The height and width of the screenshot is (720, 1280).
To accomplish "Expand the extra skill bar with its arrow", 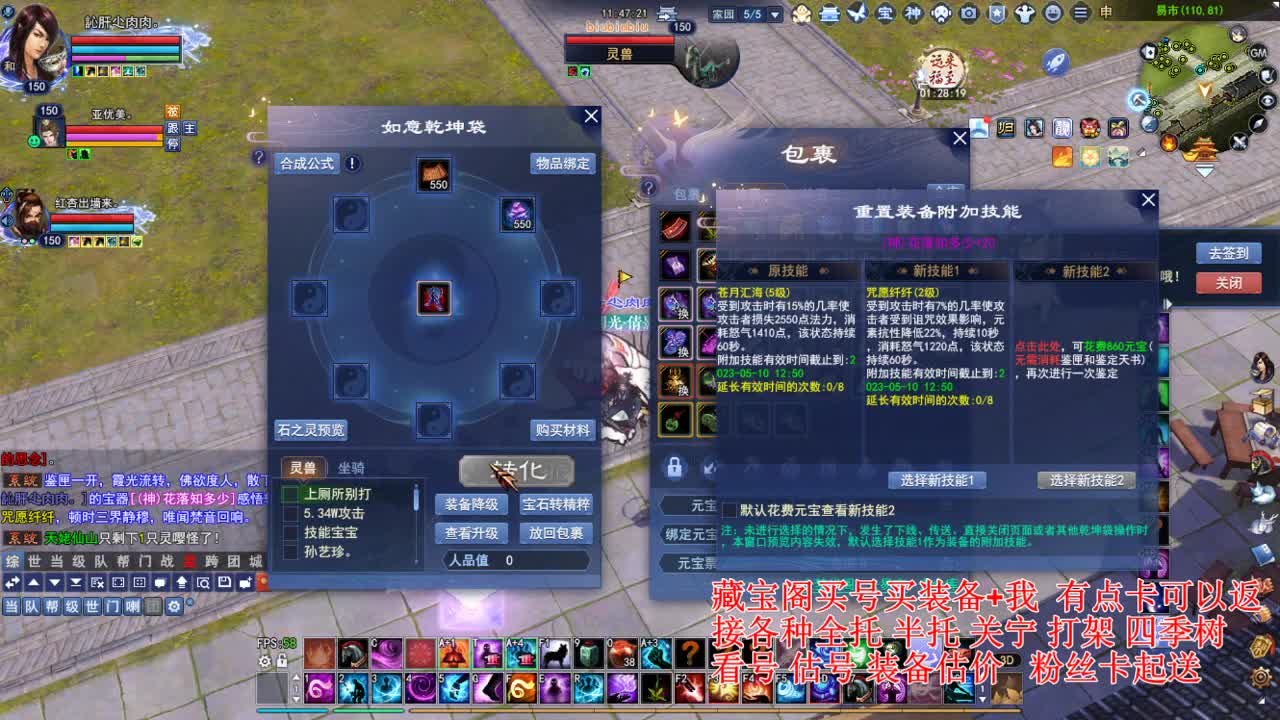I will 296,677.
